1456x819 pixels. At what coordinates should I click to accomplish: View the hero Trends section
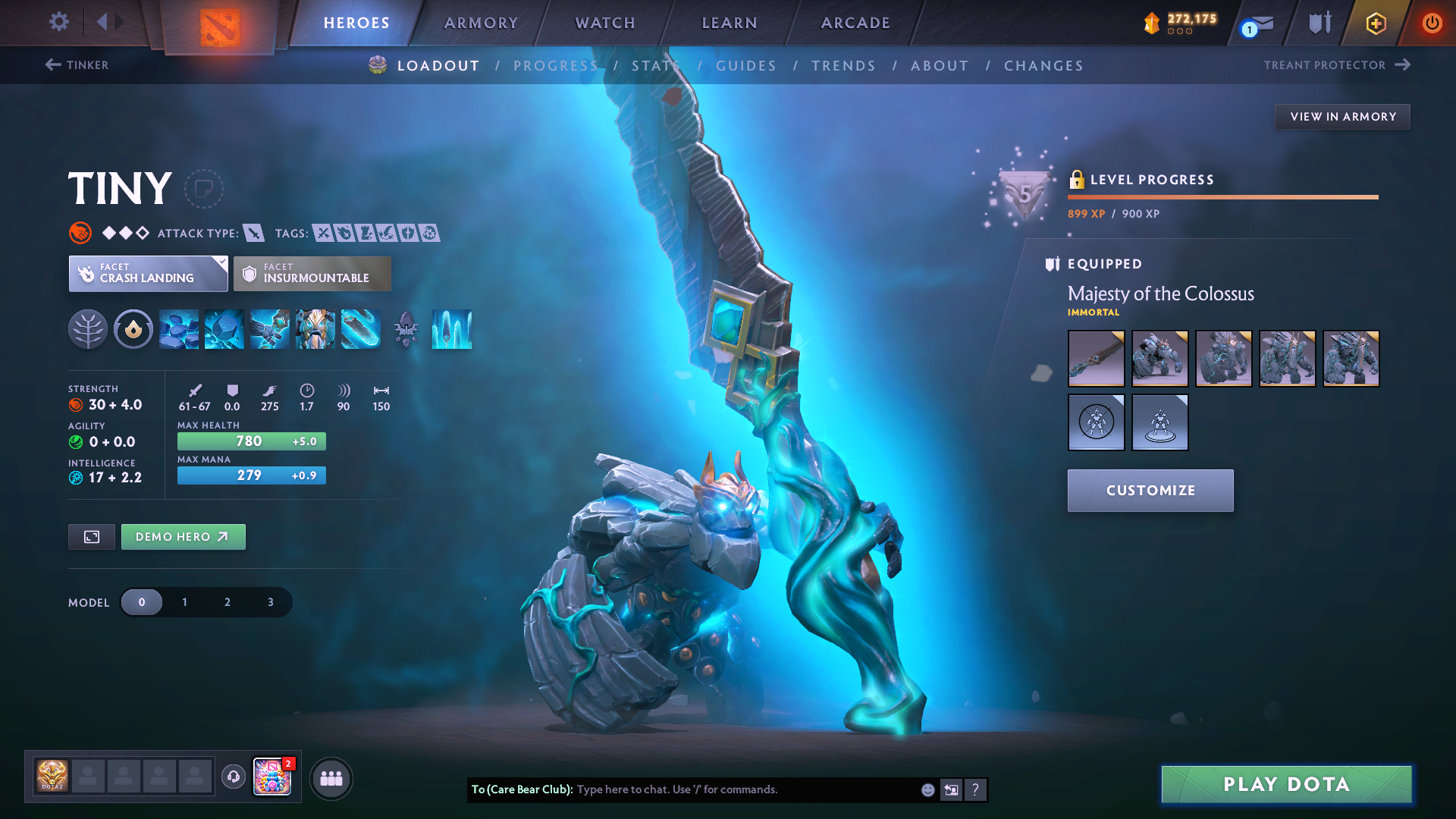tap(843, 66)
